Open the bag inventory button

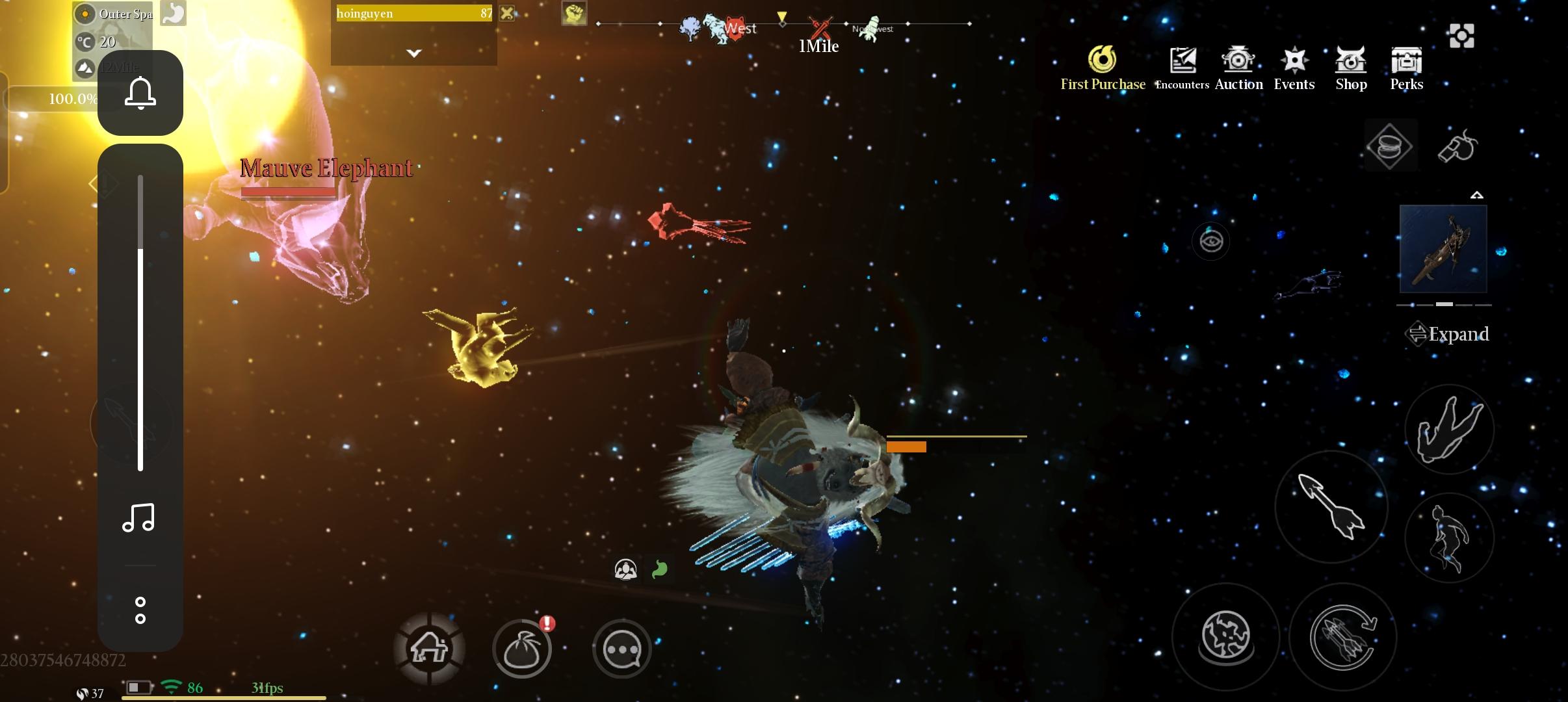tap(522, 649)
